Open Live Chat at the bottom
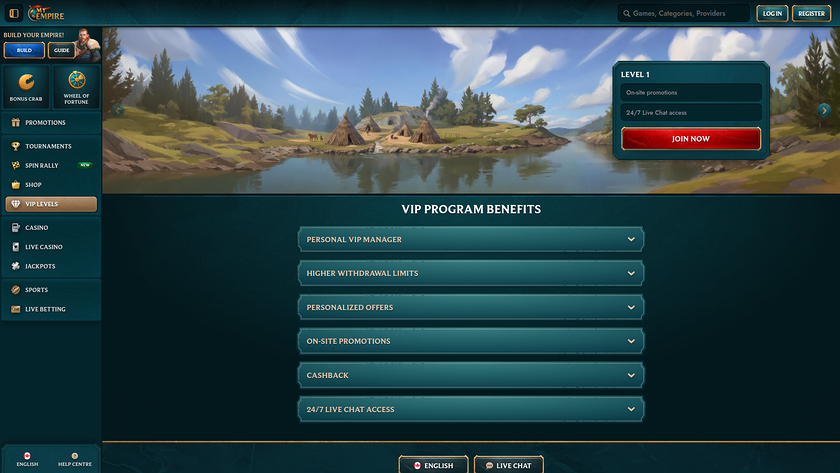This screenshot has width=840, height=473. (x=508, y=465)
